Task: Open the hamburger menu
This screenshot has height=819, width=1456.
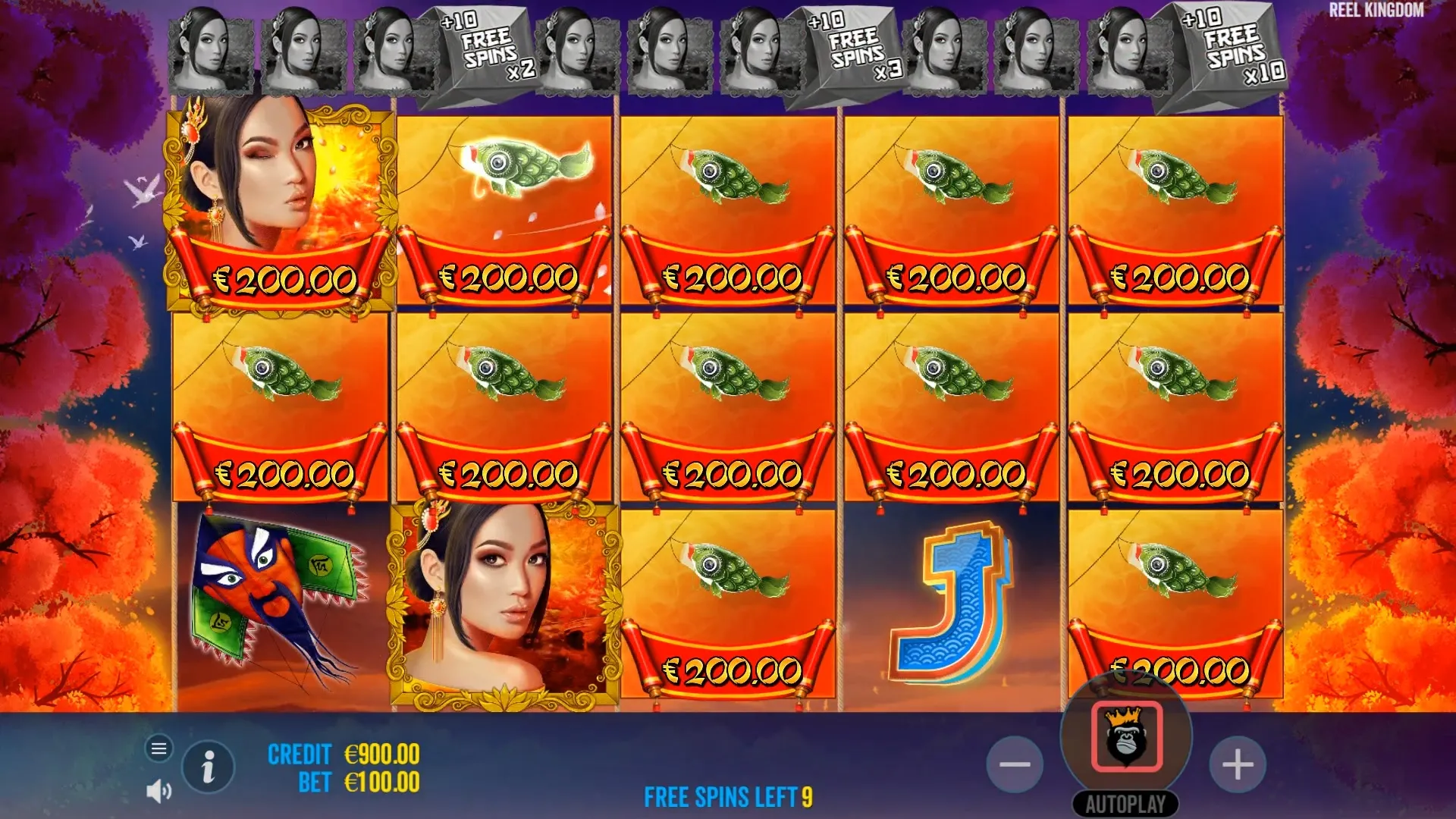Action: [x=158, y=749]
